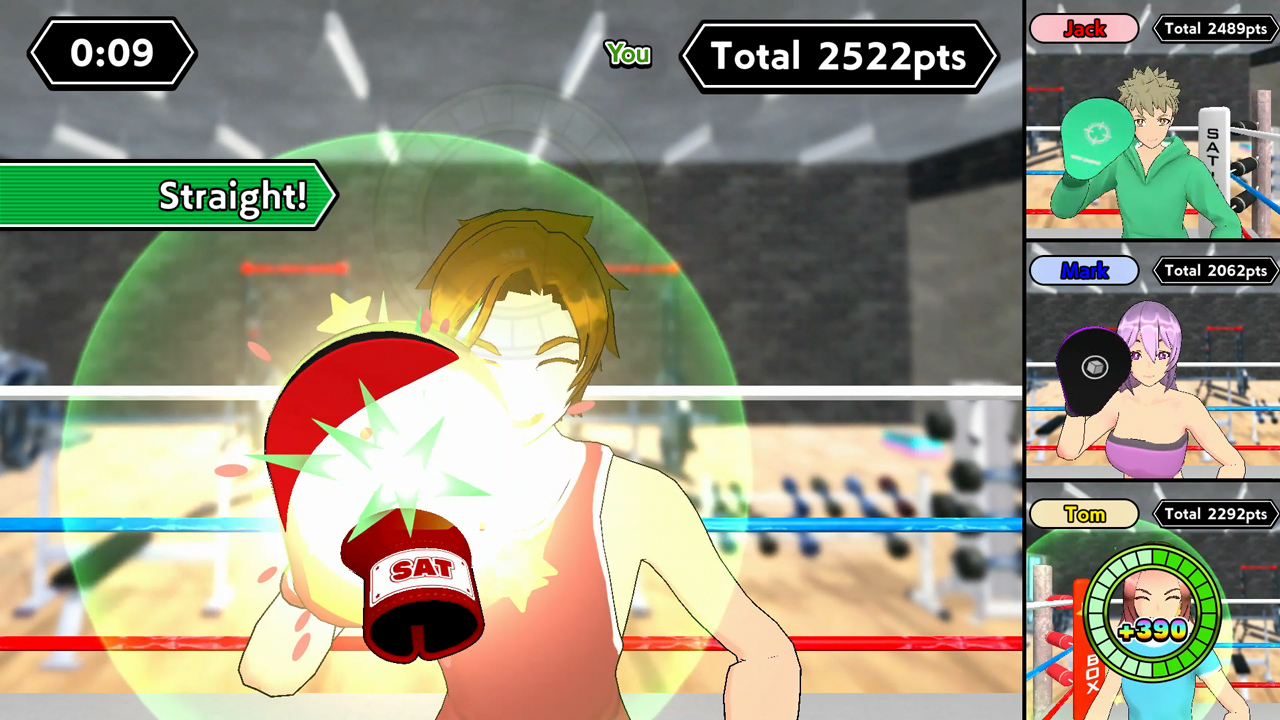Toggle the Straight! punch indicator
This screenshot has height=720, width=1280.
pos(200,196)
